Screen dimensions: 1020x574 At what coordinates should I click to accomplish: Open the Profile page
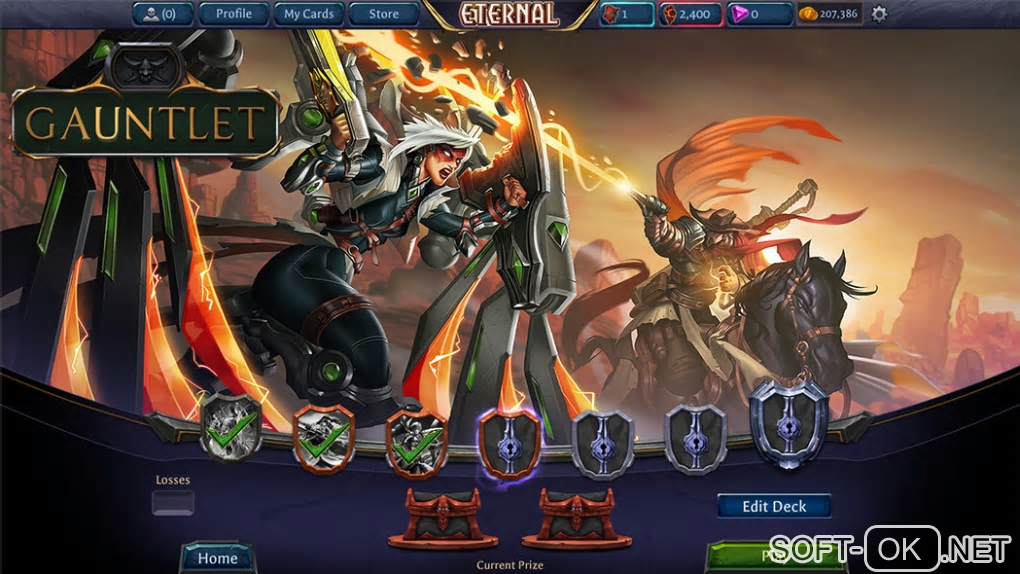click(233, 14)
